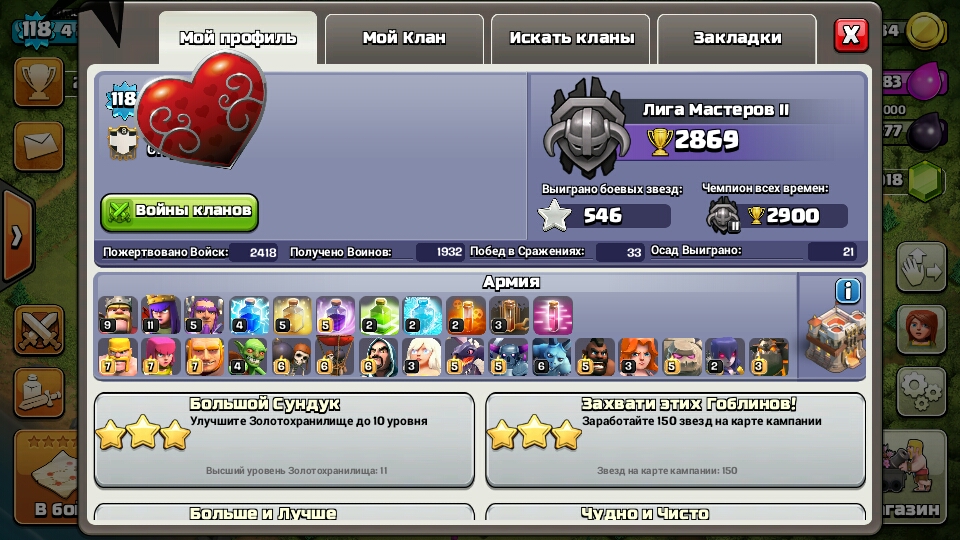Show the Закладки tab

click(x=737, y=38)
